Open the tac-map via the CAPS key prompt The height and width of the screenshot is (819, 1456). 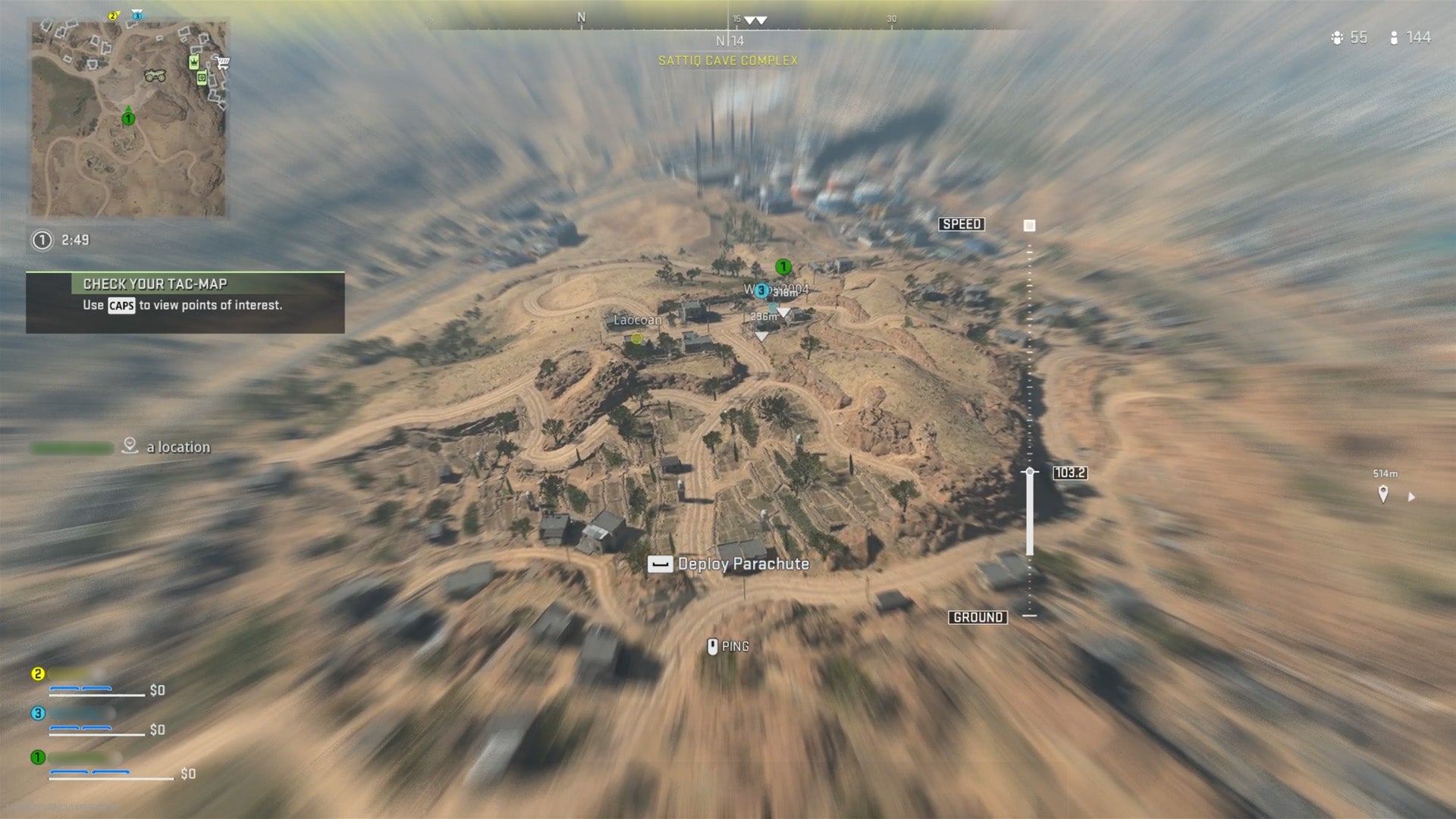[x=121, y=306]
